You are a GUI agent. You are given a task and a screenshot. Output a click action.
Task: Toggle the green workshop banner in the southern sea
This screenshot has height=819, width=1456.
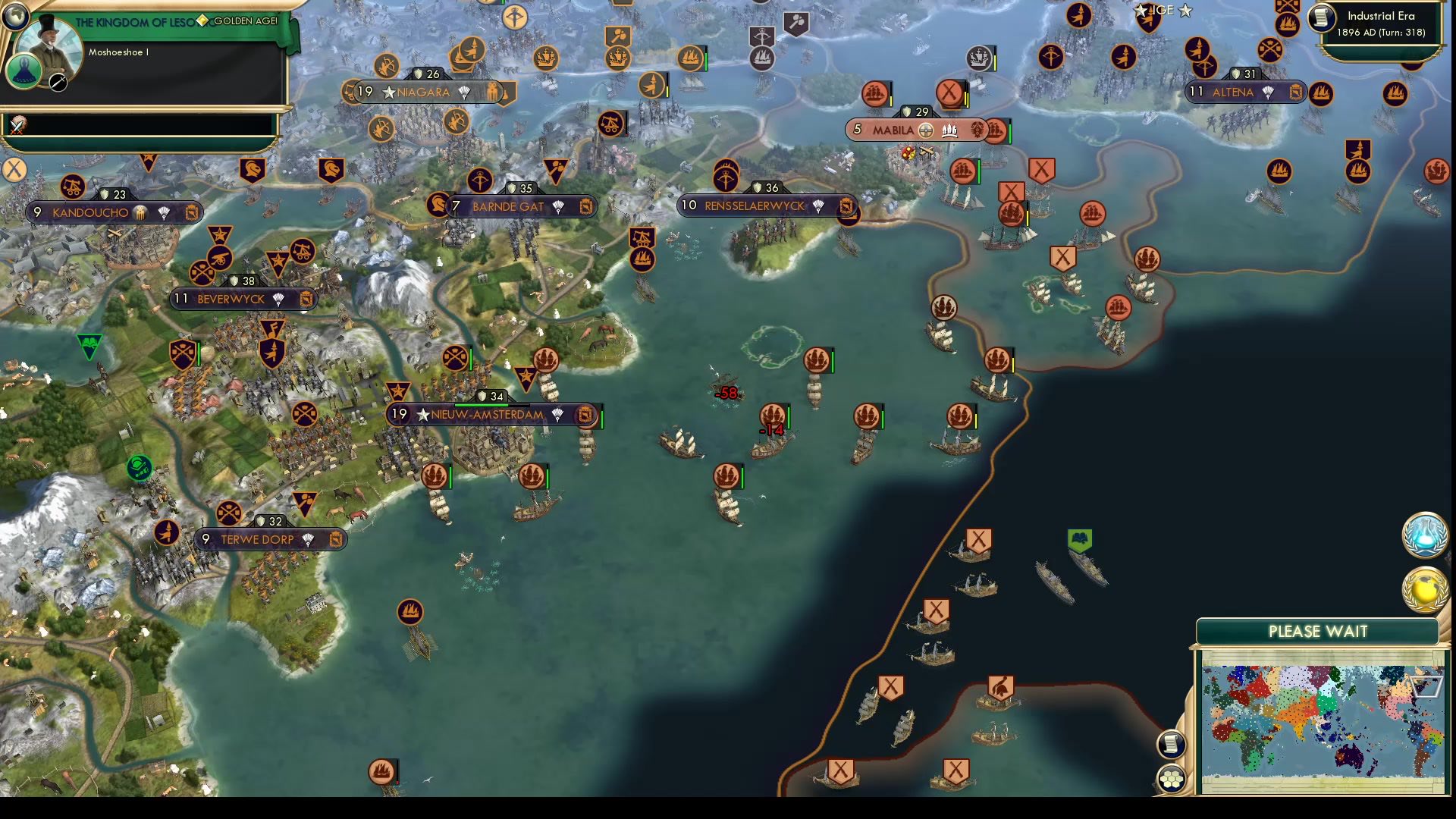(1080, 540)
